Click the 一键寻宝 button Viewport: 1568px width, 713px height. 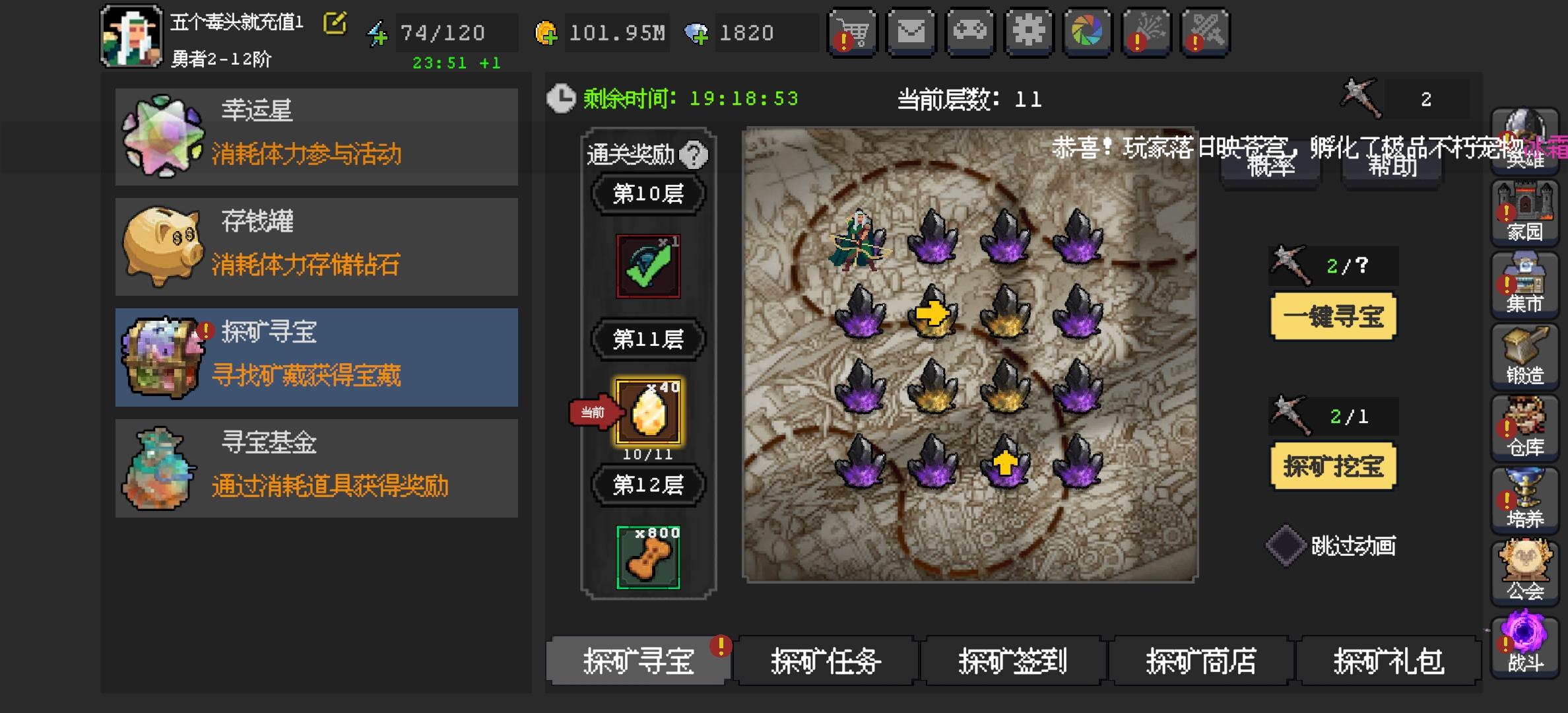(x=1333, y=318)
